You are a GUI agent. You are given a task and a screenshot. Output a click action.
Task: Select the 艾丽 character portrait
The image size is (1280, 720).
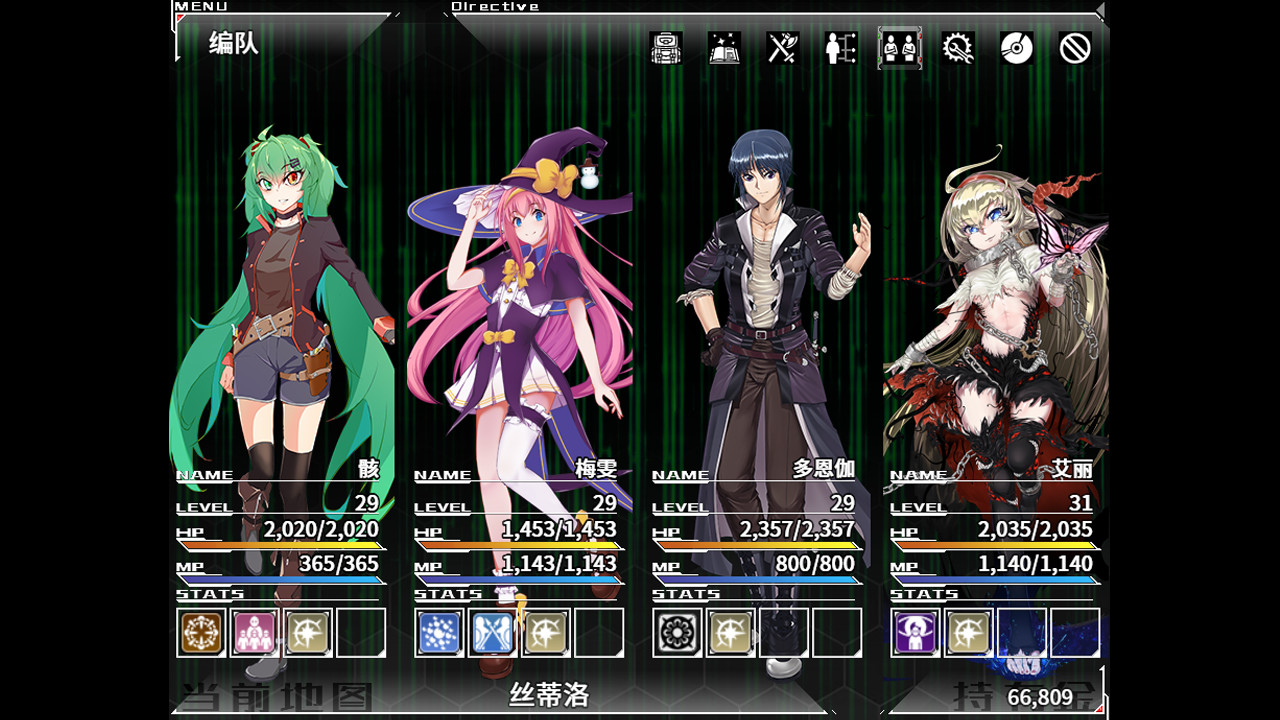[990, 300]
